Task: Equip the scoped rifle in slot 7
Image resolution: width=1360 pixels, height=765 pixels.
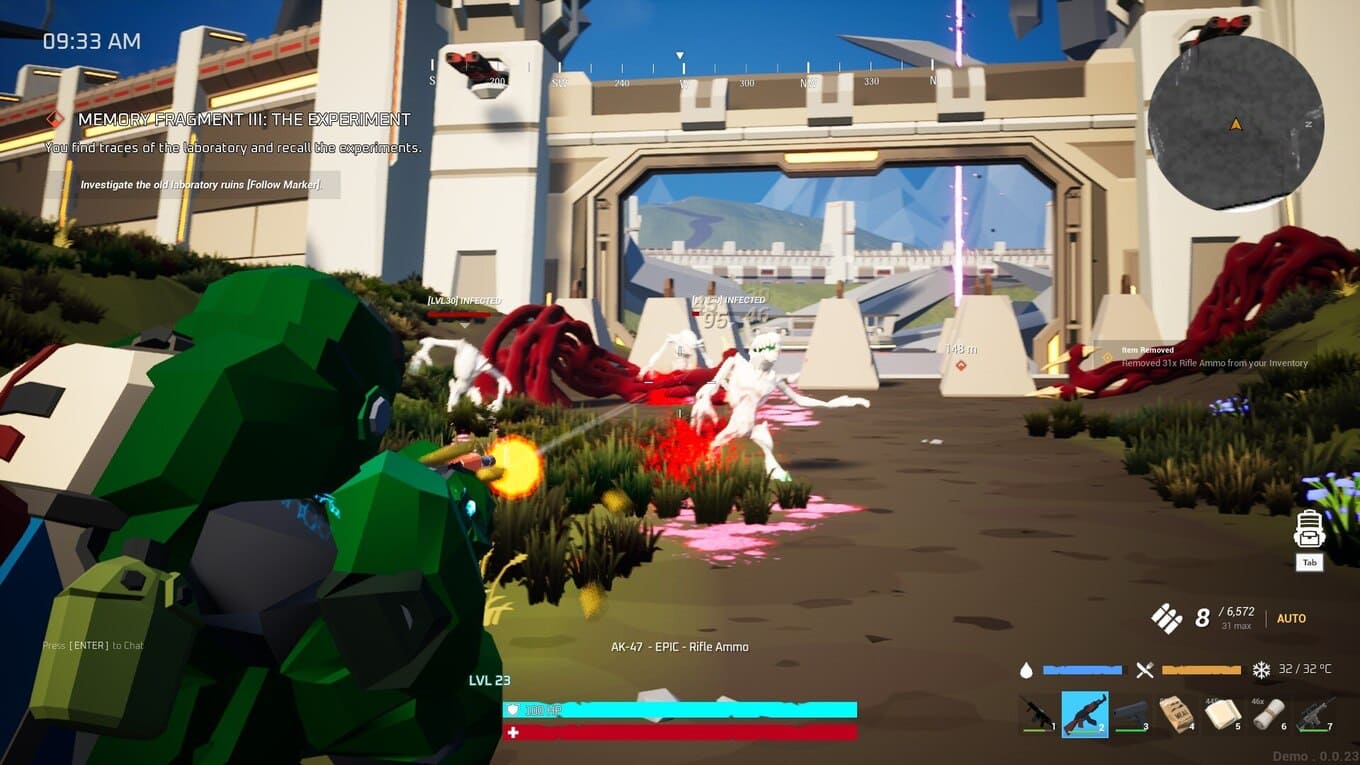Action: tap(1314, 714)
